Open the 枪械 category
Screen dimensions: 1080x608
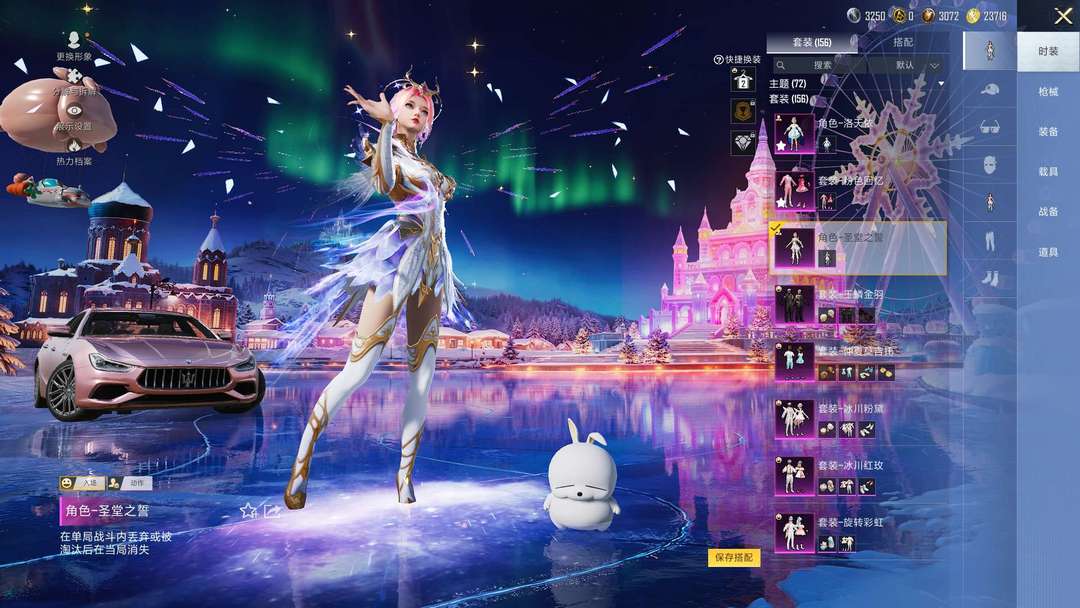[1047, 91]
